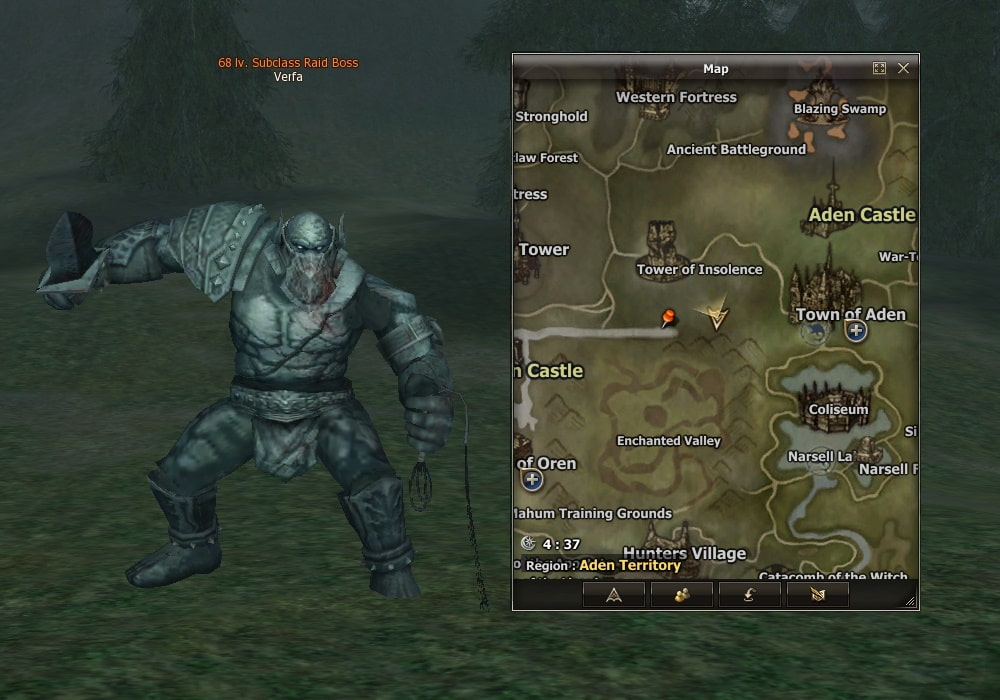Click the folded map icon button
The image size is (1000, 700).
point(817,595)
